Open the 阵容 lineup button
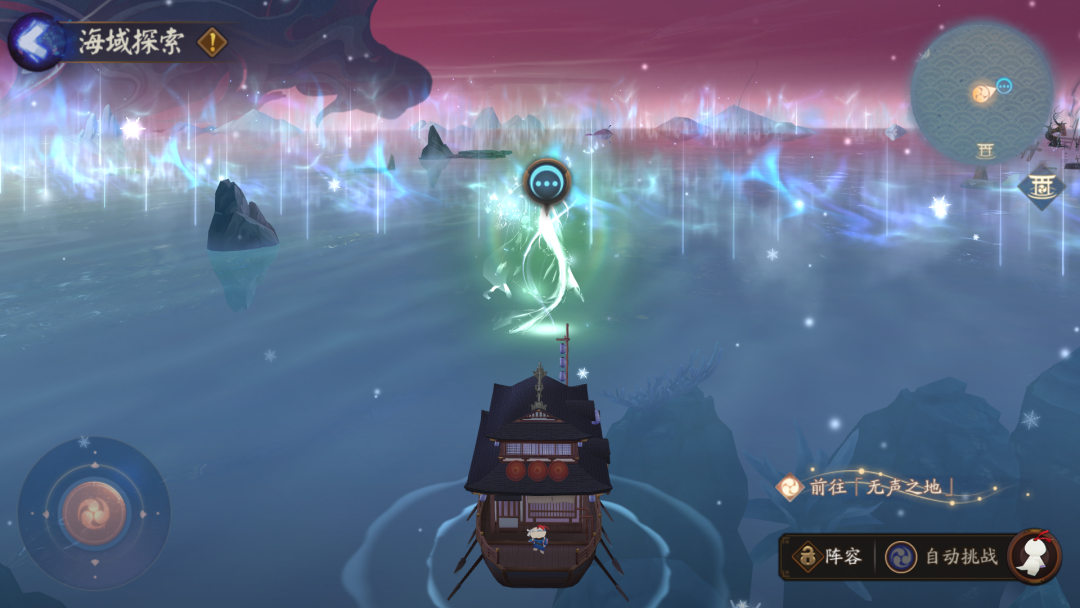Screen dimensions: 1080x608 coord(828,557)
